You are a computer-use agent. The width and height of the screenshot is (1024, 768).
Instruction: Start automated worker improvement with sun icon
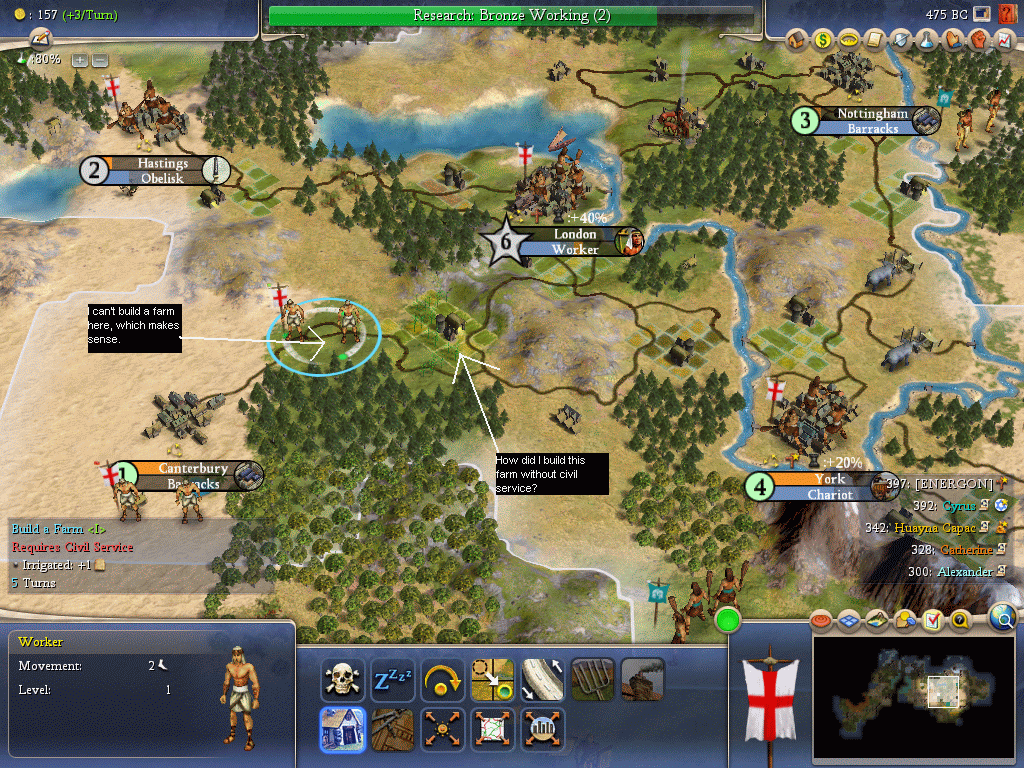(x=442, y=729)
